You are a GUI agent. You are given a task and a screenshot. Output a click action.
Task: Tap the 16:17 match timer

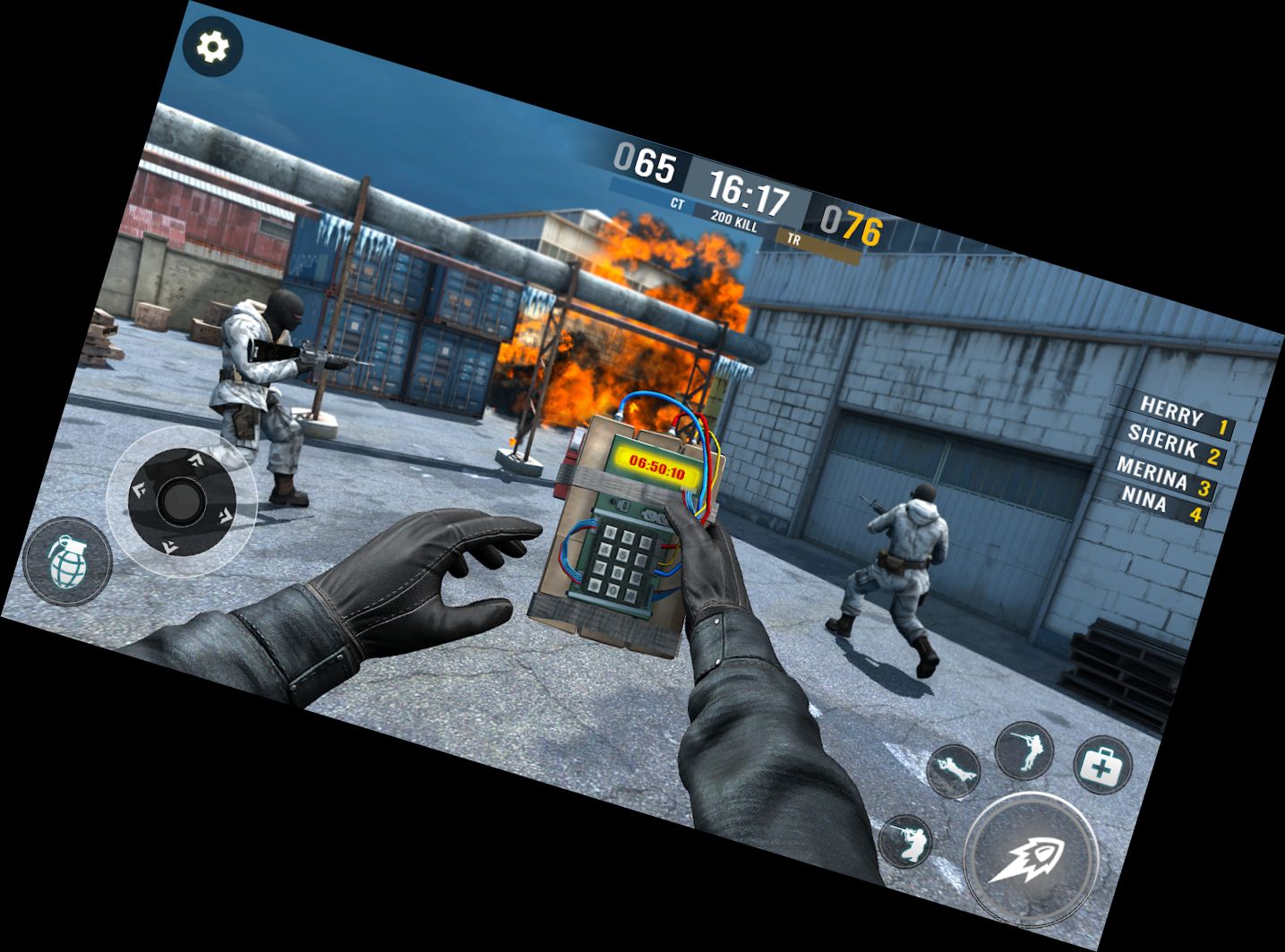(x=749, y=191)
